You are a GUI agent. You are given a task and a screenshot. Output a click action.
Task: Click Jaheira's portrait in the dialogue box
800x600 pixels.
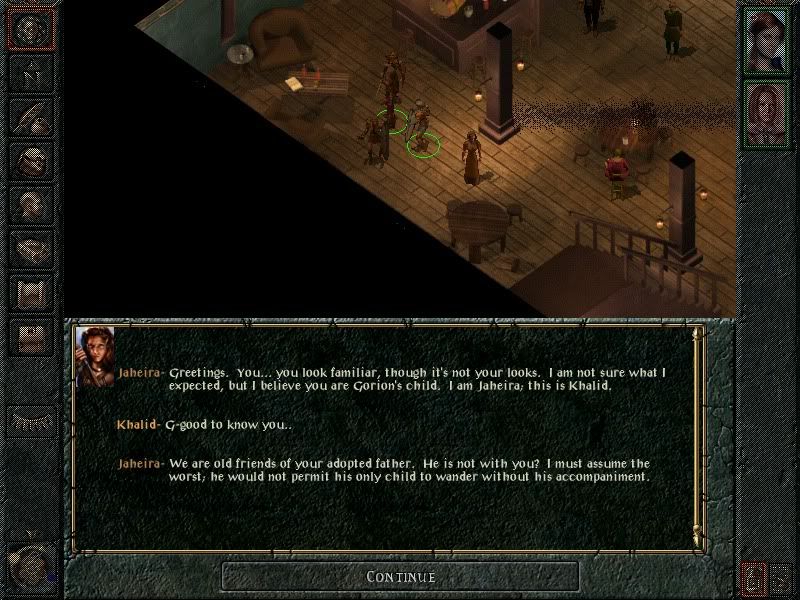pos(95,356)
